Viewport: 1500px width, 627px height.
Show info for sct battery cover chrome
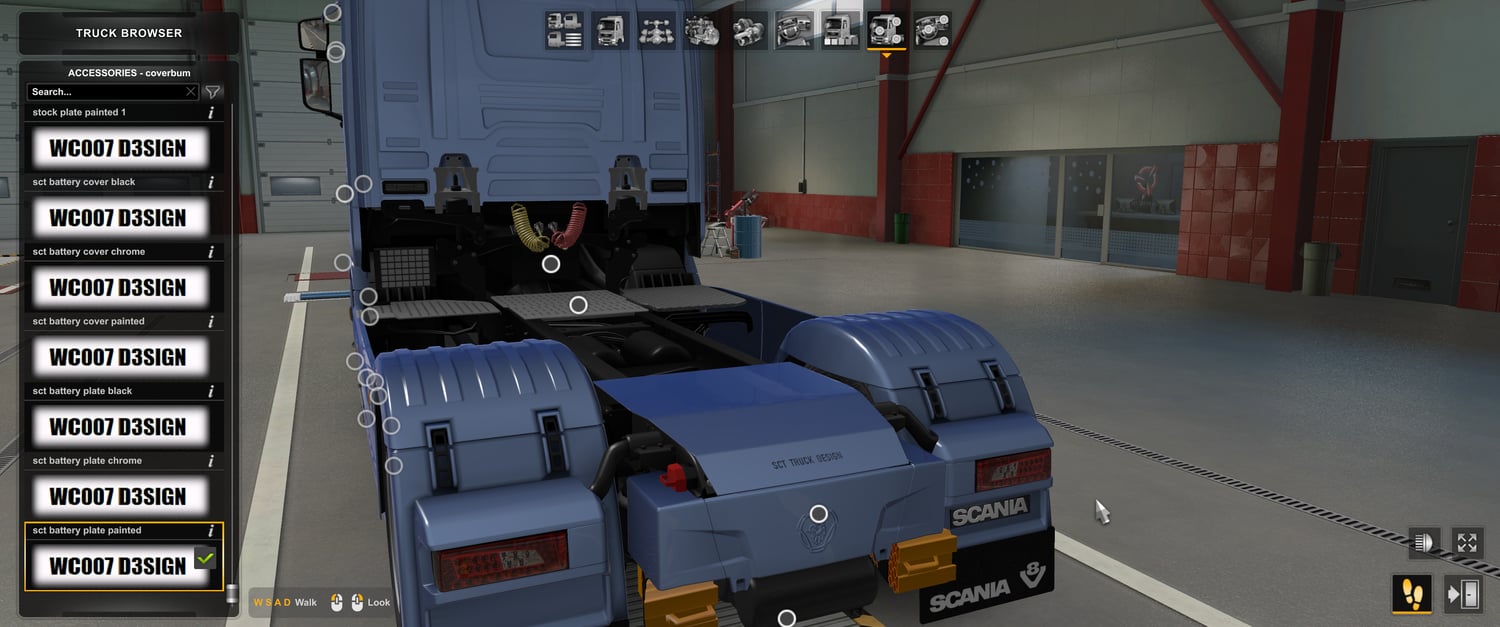tap(211, 252)
